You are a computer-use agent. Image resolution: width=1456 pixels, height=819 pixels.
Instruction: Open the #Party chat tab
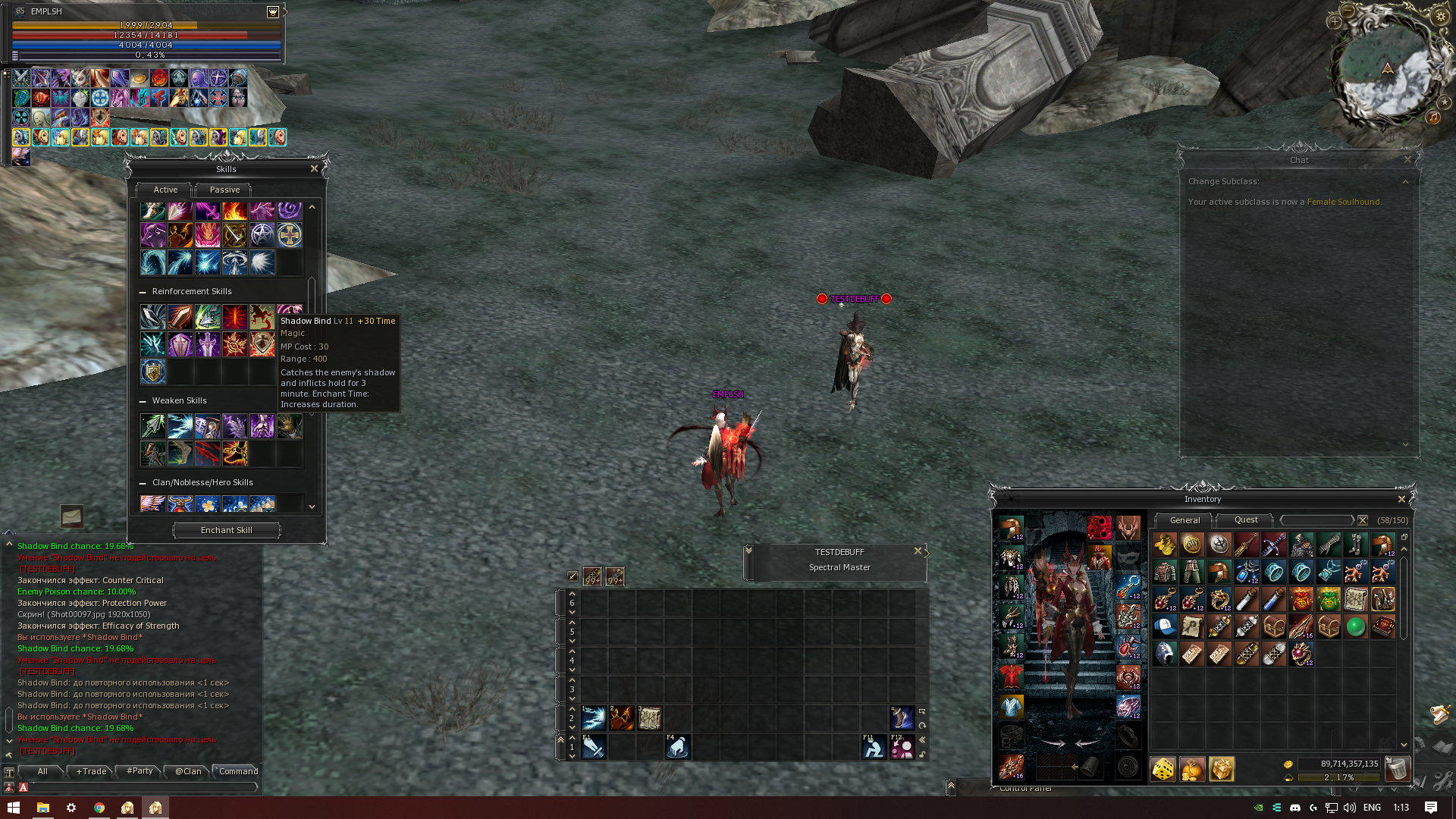coord(140,771)
